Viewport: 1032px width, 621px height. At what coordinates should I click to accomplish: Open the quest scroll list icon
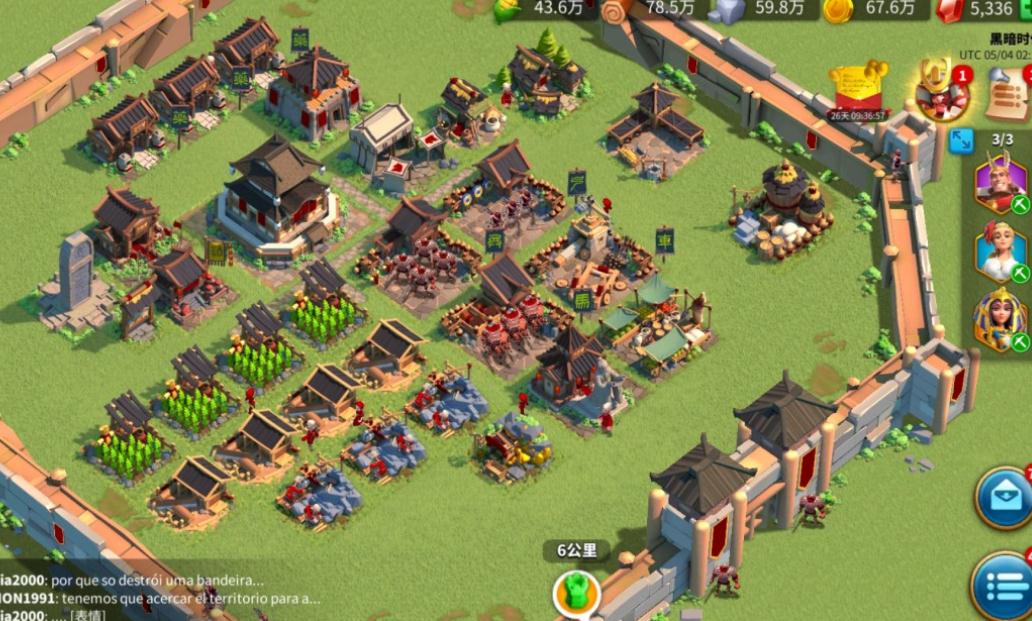tap(1008, 93)
